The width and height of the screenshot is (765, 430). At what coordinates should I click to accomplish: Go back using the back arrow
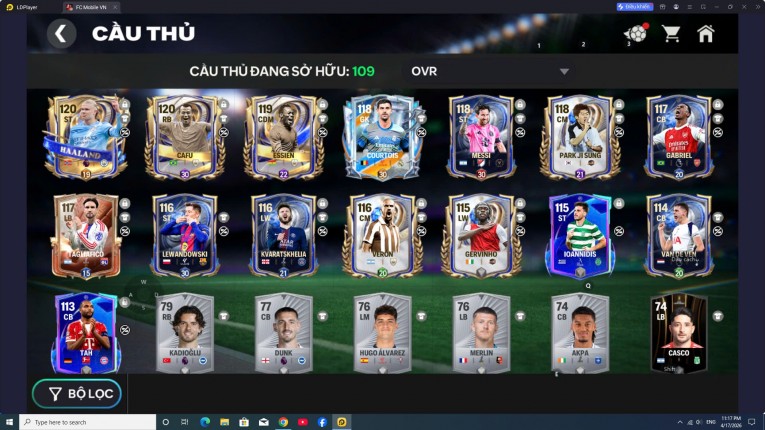(x=61, y=34)
